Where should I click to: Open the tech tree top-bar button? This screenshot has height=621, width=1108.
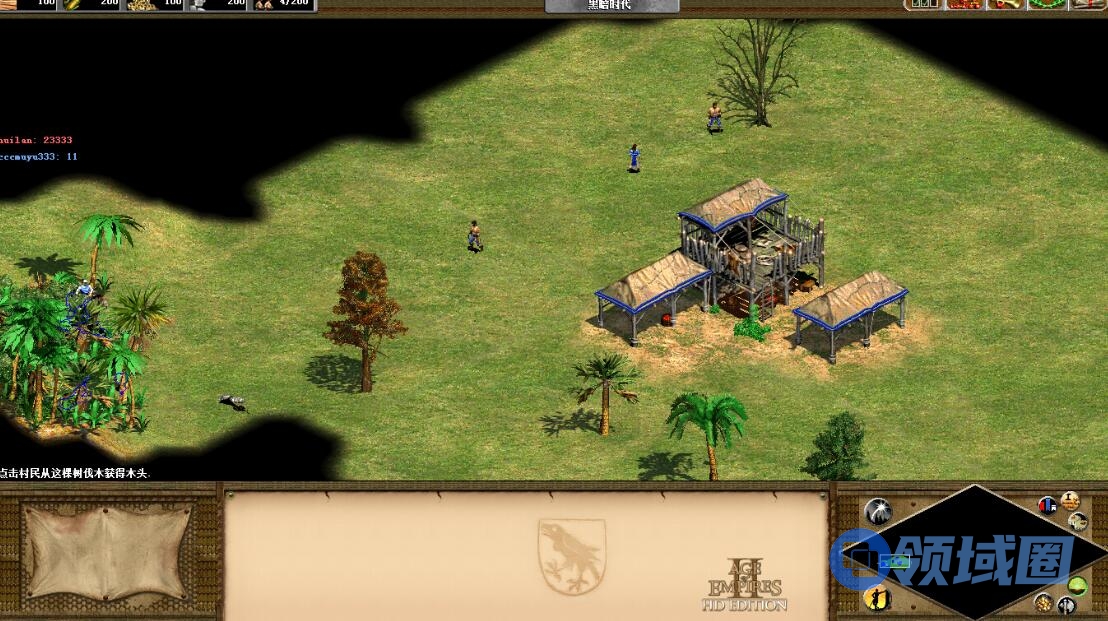pos(964,5)
